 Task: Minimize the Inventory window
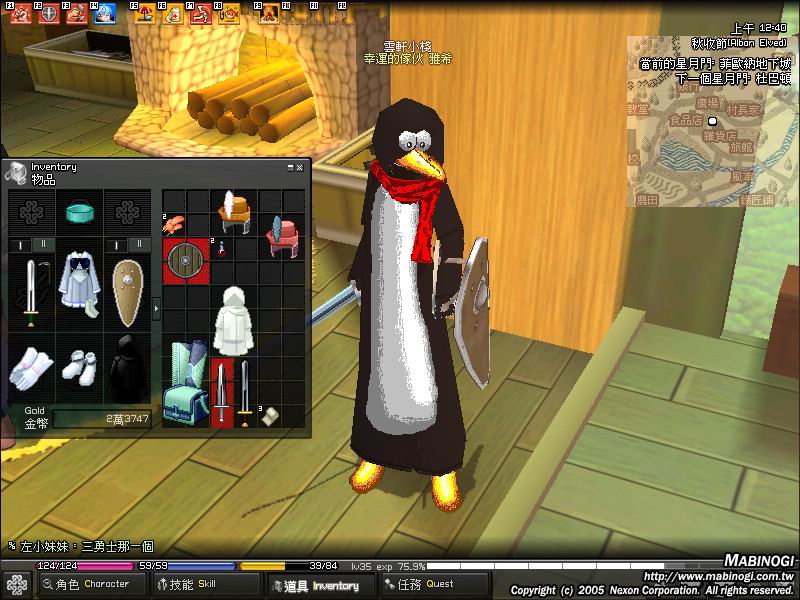click(290, 168)
